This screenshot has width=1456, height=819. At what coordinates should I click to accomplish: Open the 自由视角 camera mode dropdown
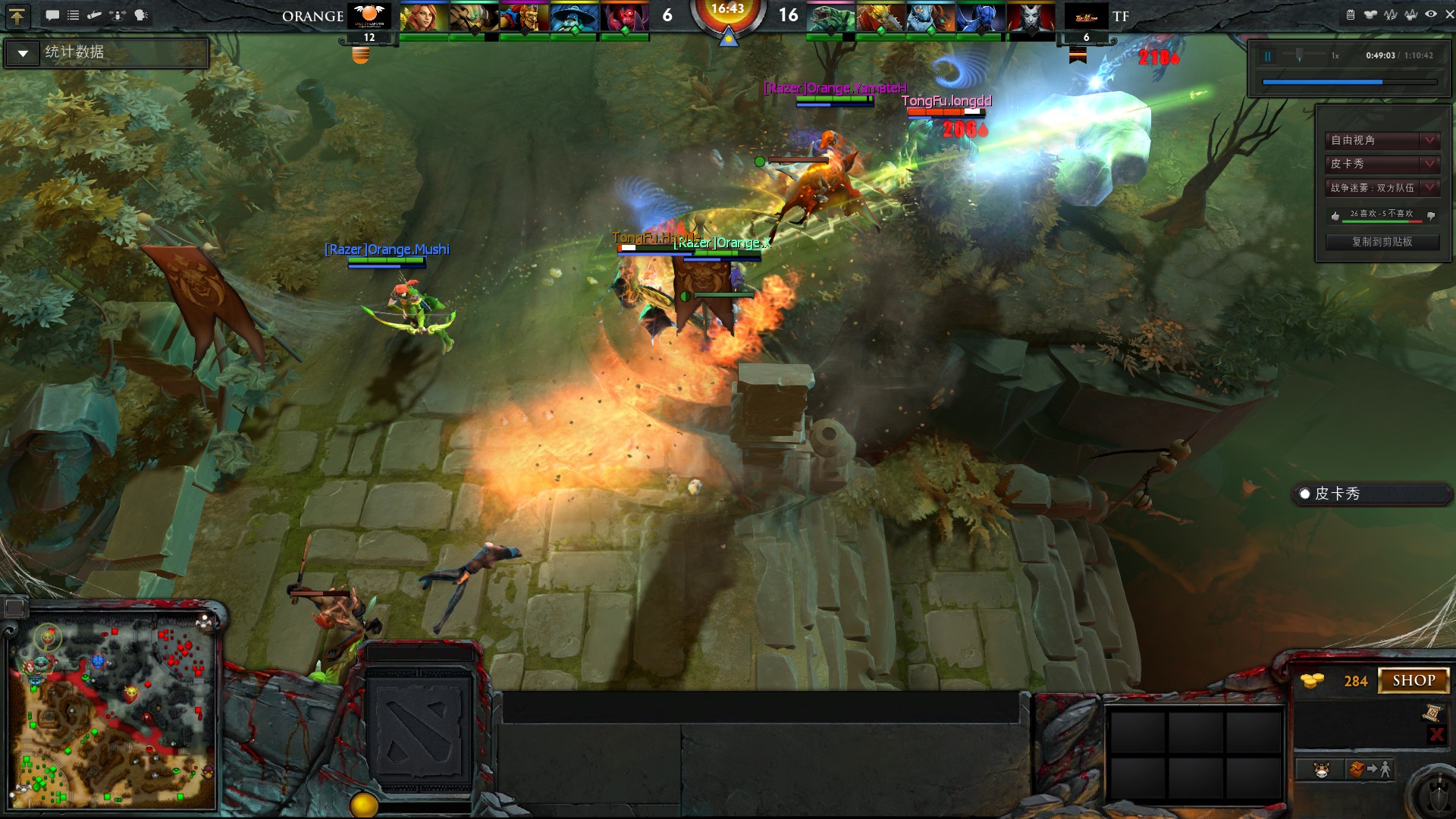click(1429, 140)
